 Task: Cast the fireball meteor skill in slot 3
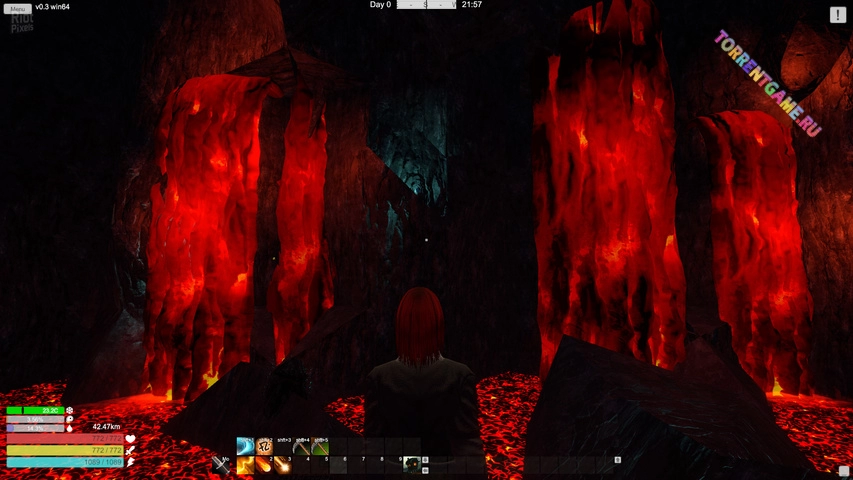pyautogui.click(x=283, y=465)
